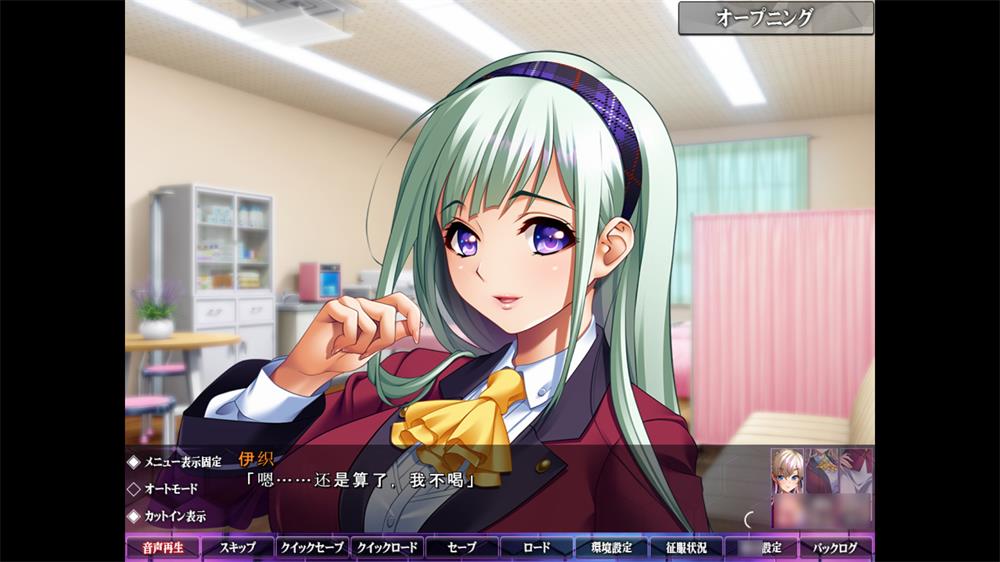1000x562 pixels.
Task: Select the blonde character portrait thumbnail
Action: tap(788, 472)
